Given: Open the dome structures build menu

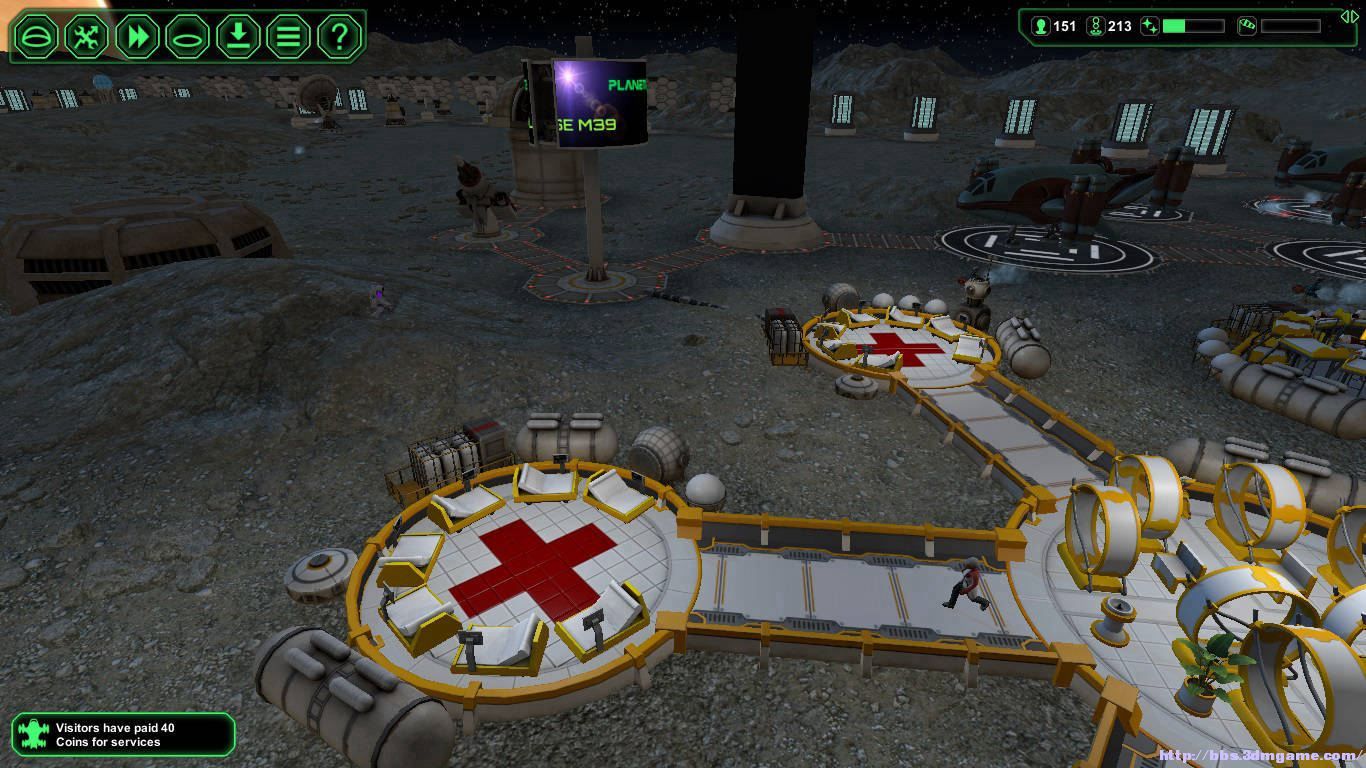Looking at the screenshot, I should (x=36, y=37).
